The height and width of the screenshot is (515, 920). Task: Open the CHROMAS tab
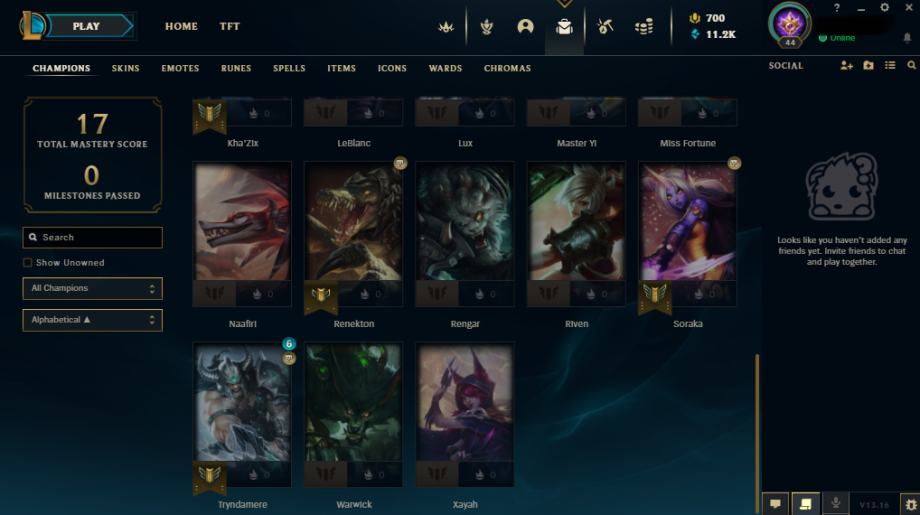[x=507, y=69]
